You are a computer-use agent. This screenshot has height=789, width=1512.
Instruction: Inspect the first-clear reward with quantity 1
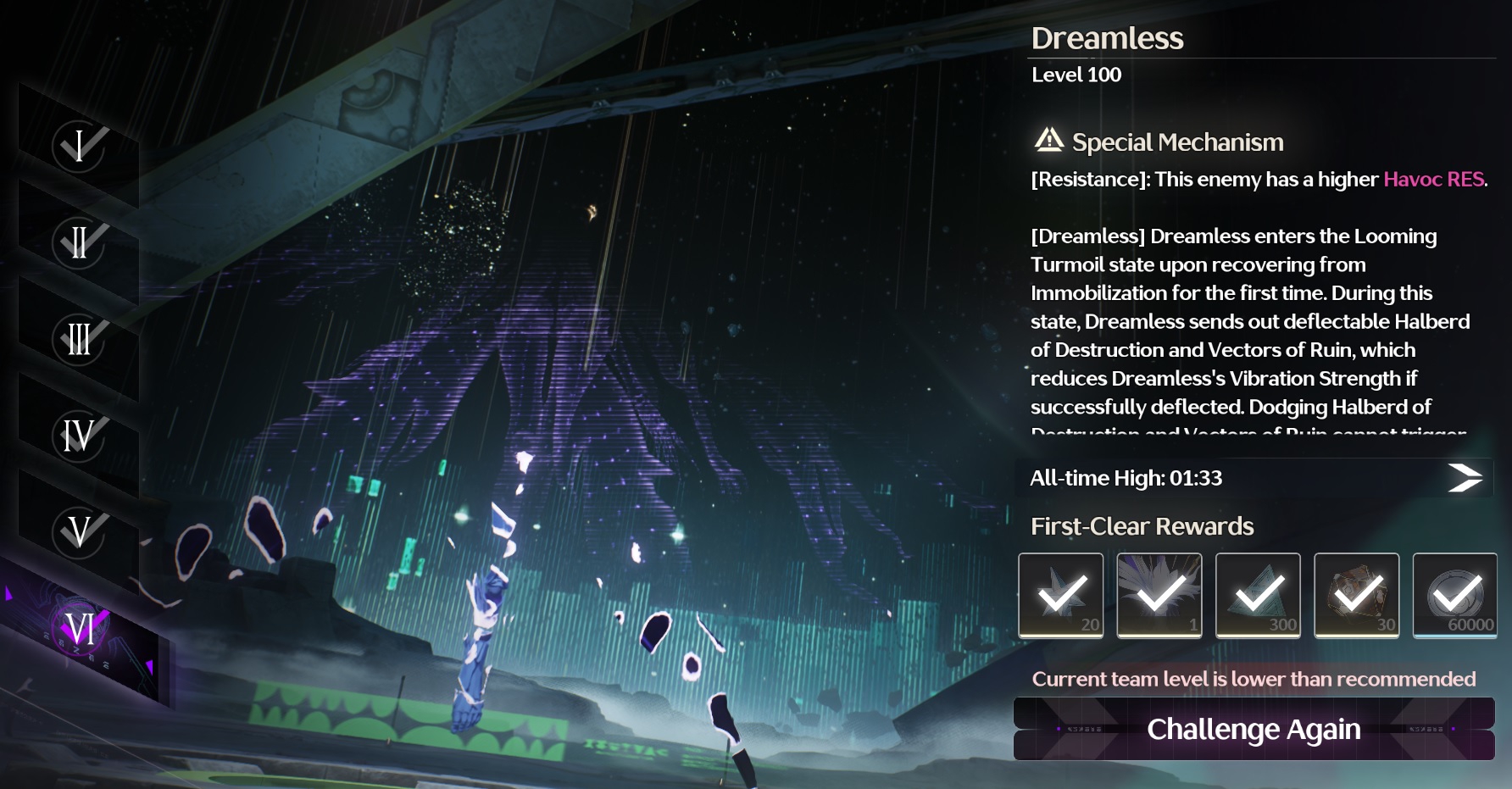click(1159, 595)
